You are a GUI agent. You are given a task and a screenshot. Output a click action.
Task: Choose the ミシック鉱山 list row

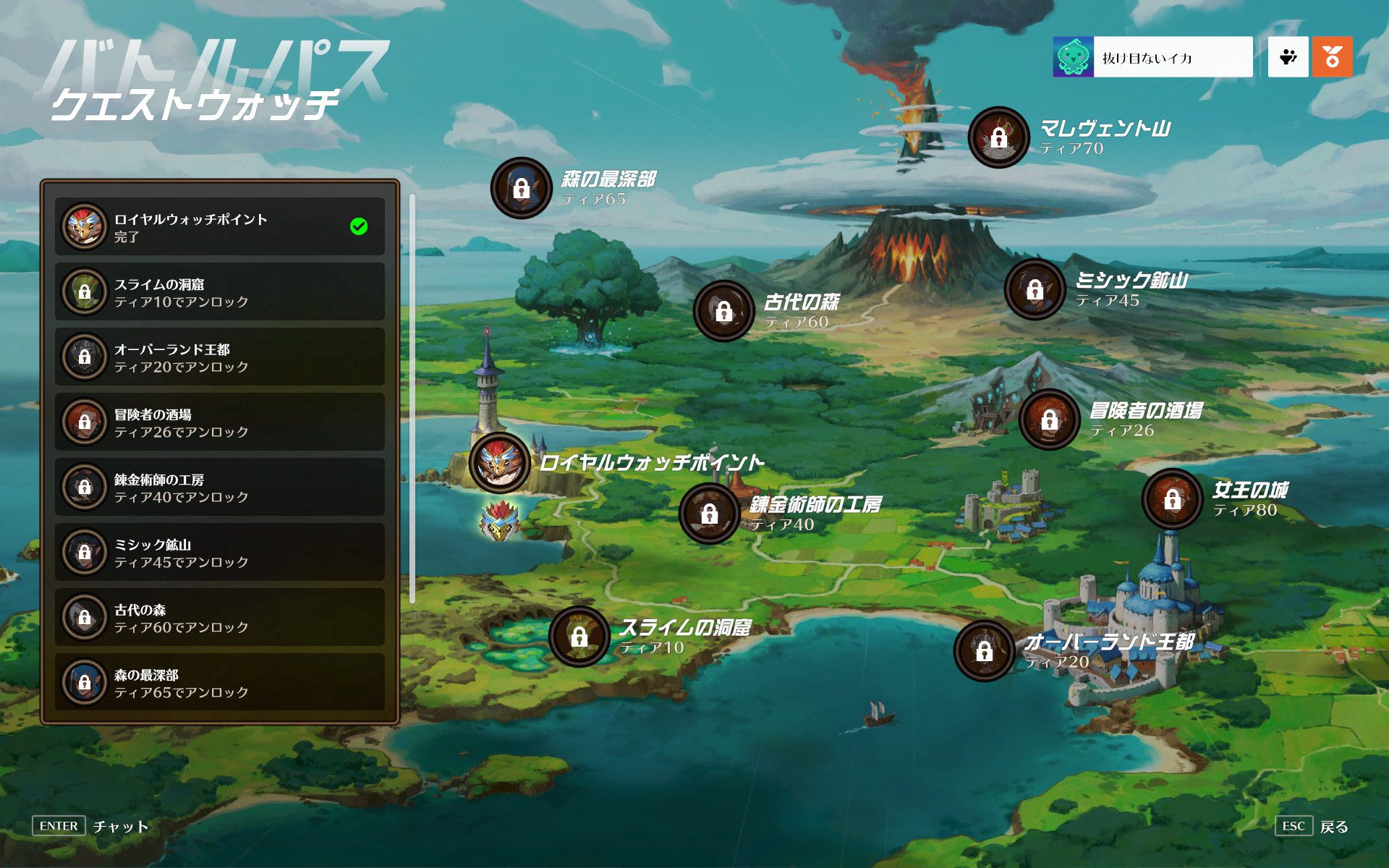click(219, 552)
